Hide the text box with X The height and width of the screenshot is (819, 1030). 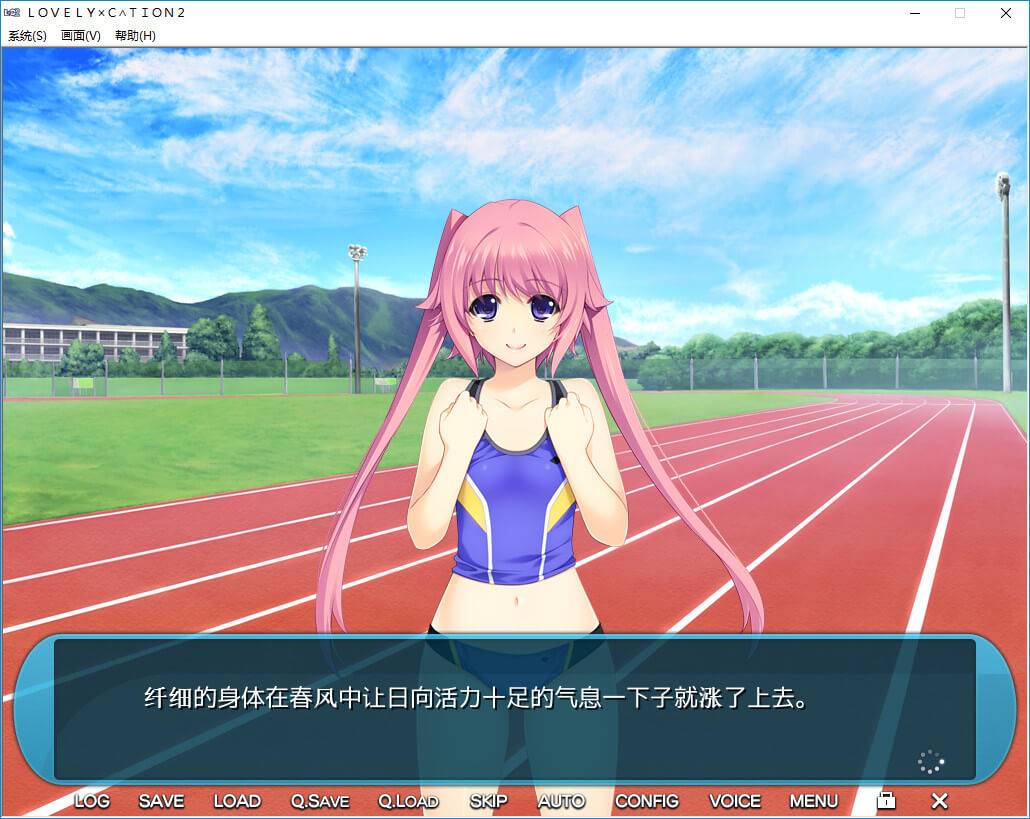point(939,801)
